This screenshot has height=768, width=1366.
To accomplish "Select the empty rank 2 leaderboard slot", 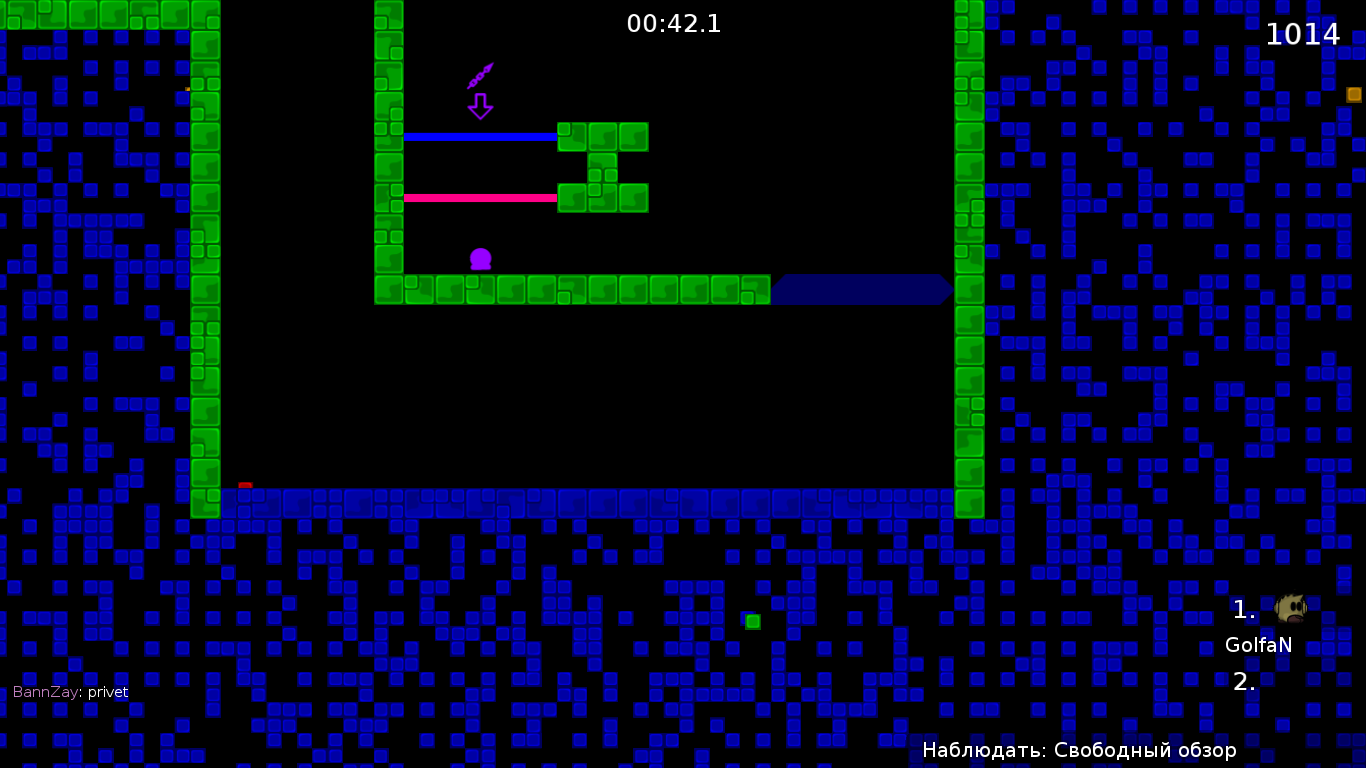I will pos(1243,684).
